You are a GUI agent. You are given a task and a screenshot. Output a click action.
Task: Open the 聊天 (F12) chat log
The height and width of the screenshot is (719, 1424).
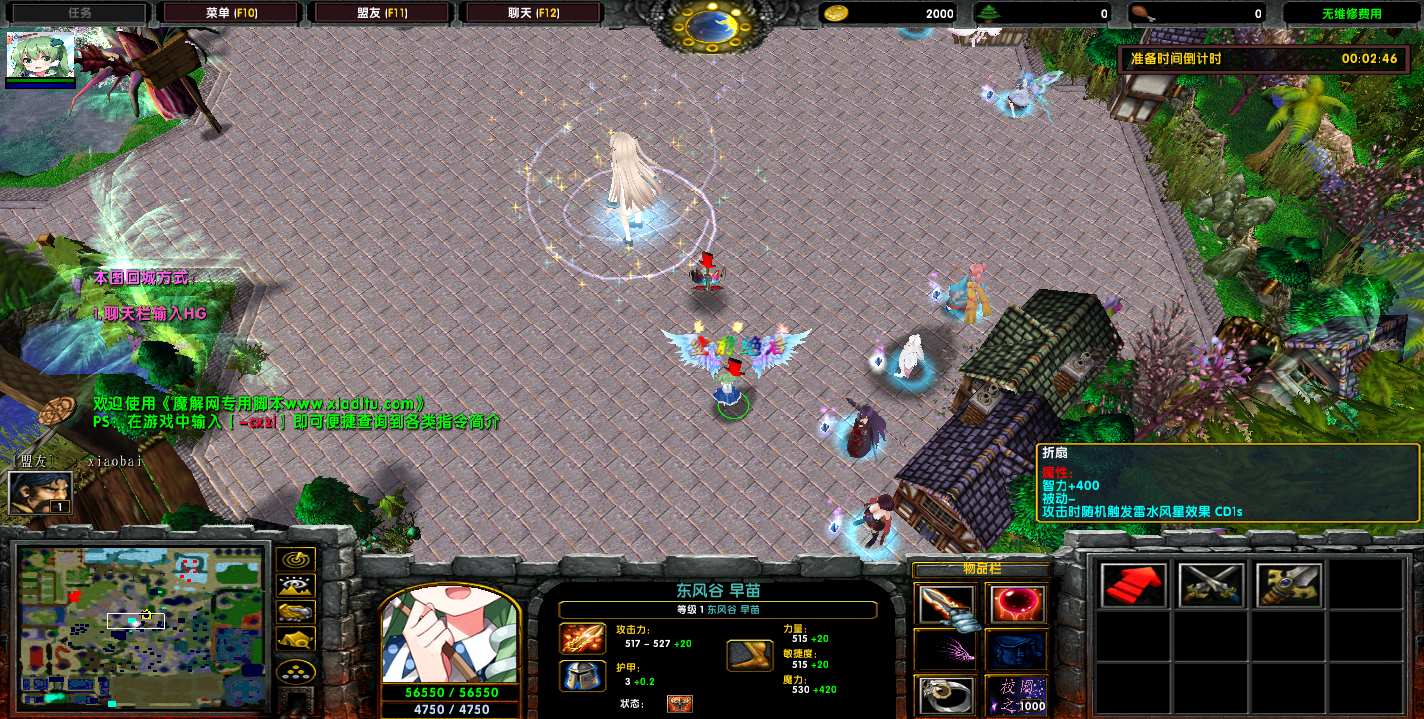pos(531,13)
